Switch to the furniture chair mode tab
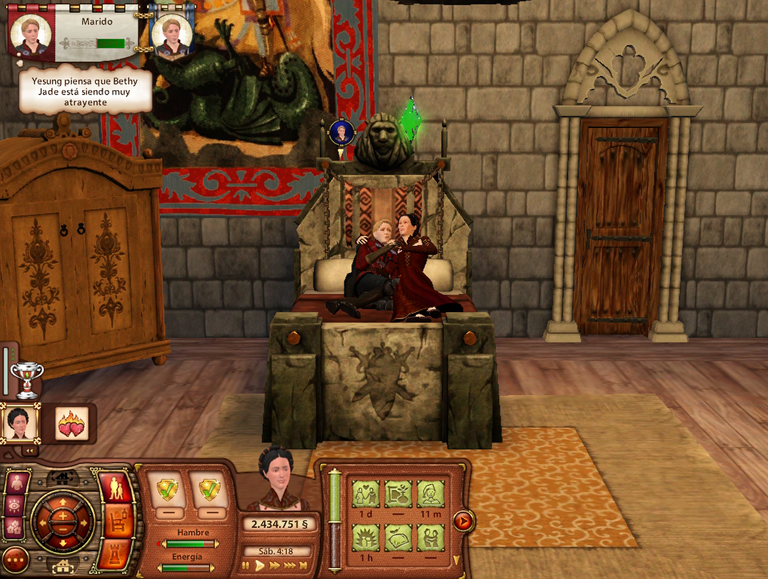The height and width of the screenshot is (579, 768). coord(117,520)
